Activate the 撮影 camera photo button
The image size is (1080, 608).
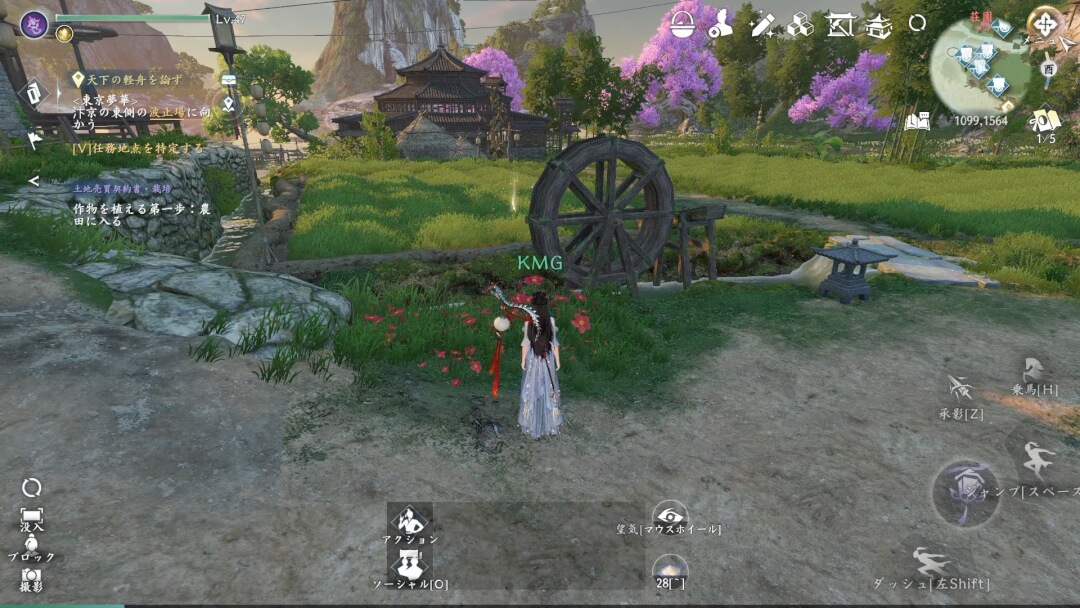[x=31, y=579]
